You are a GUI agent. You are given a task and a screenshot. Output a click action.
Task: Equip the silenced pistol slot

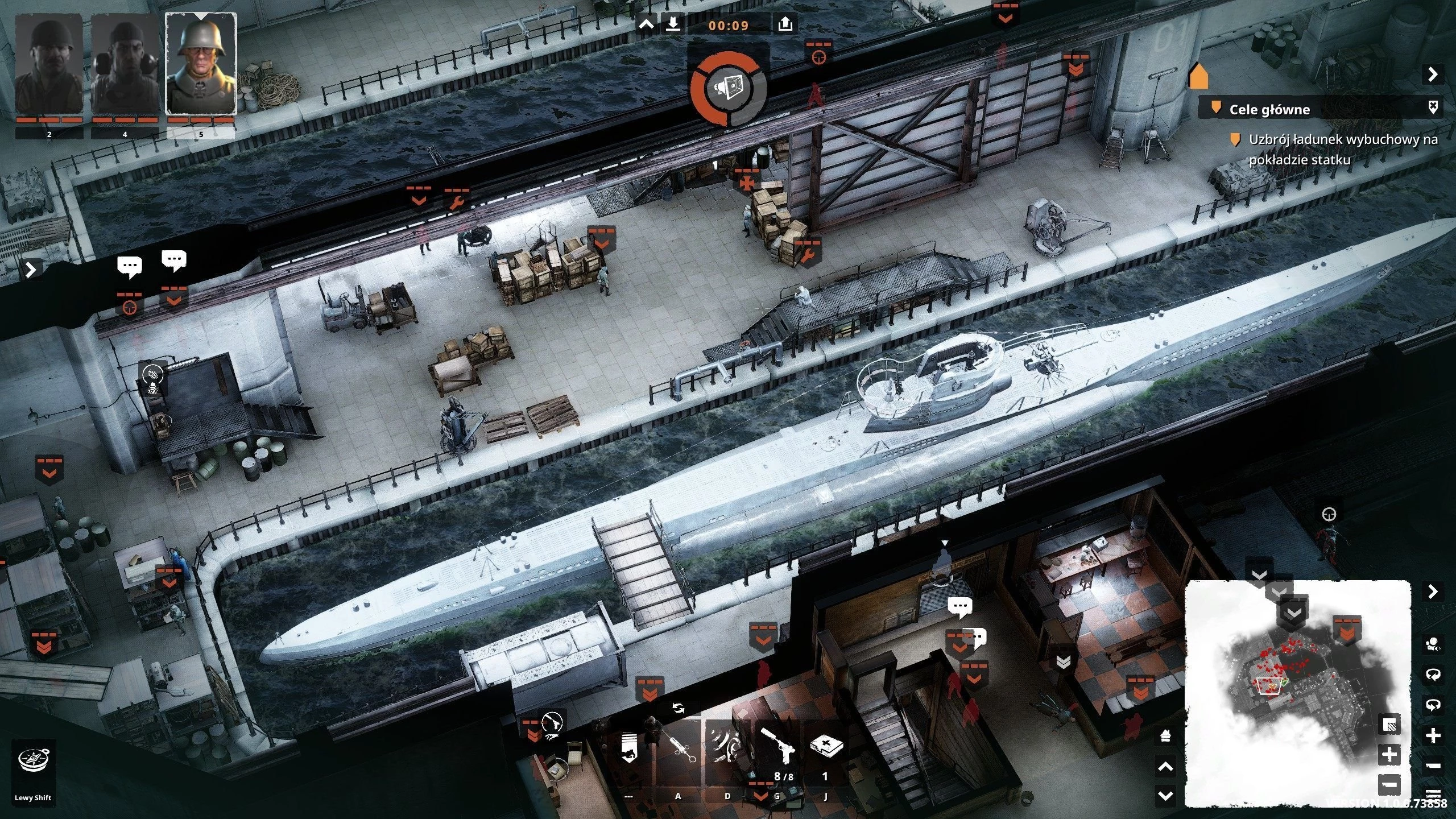777,746
